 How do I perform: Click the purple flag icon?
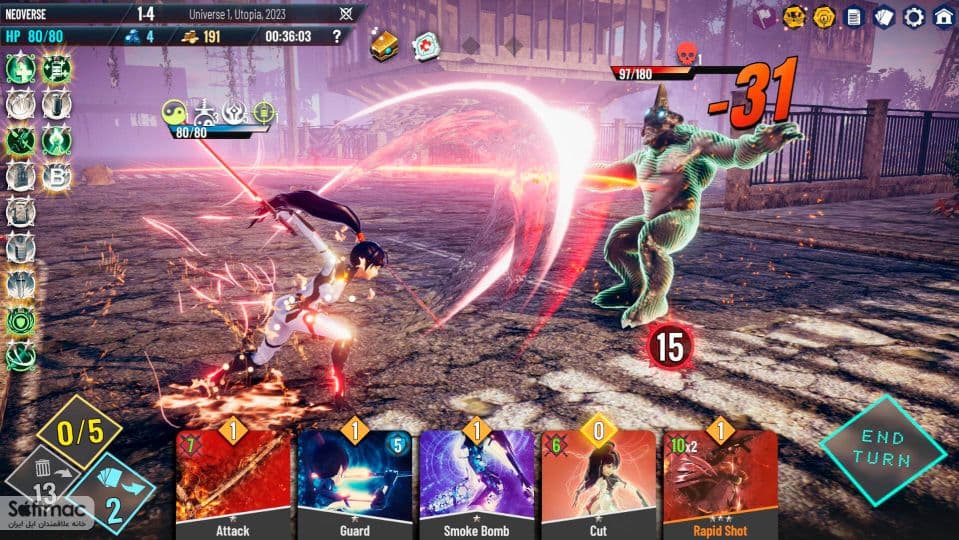click(x=764, y=16)
